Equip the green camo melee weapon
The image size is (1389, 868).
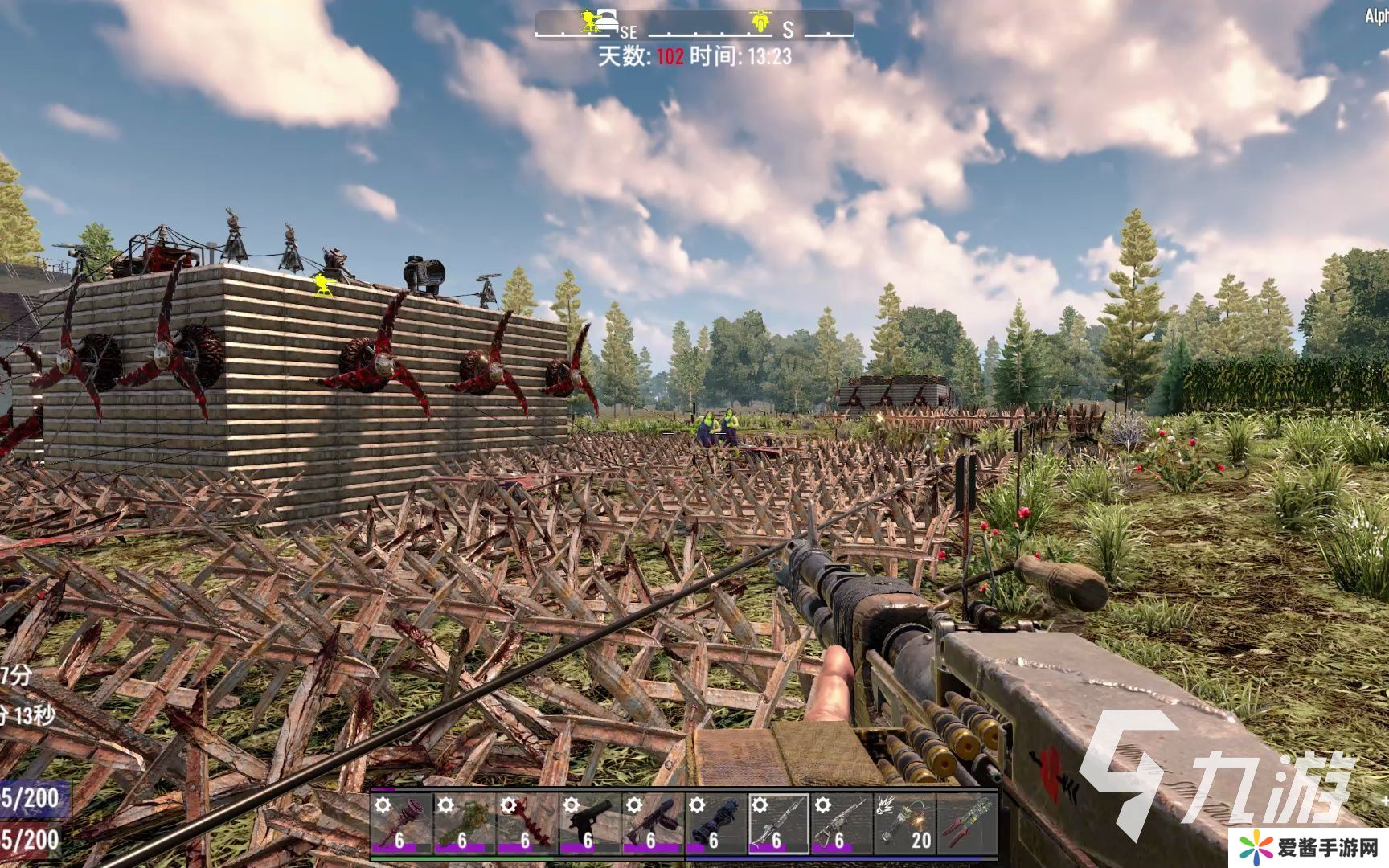click(x=464, y=823)
